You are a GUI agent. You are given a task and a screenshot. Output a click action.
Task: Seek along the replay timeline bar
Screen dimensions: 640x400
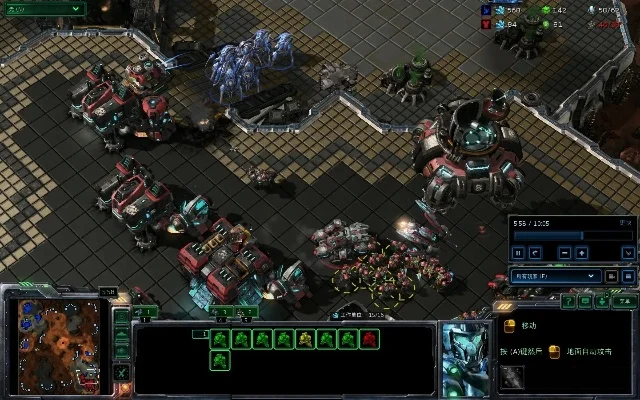[x=560, y=236]
